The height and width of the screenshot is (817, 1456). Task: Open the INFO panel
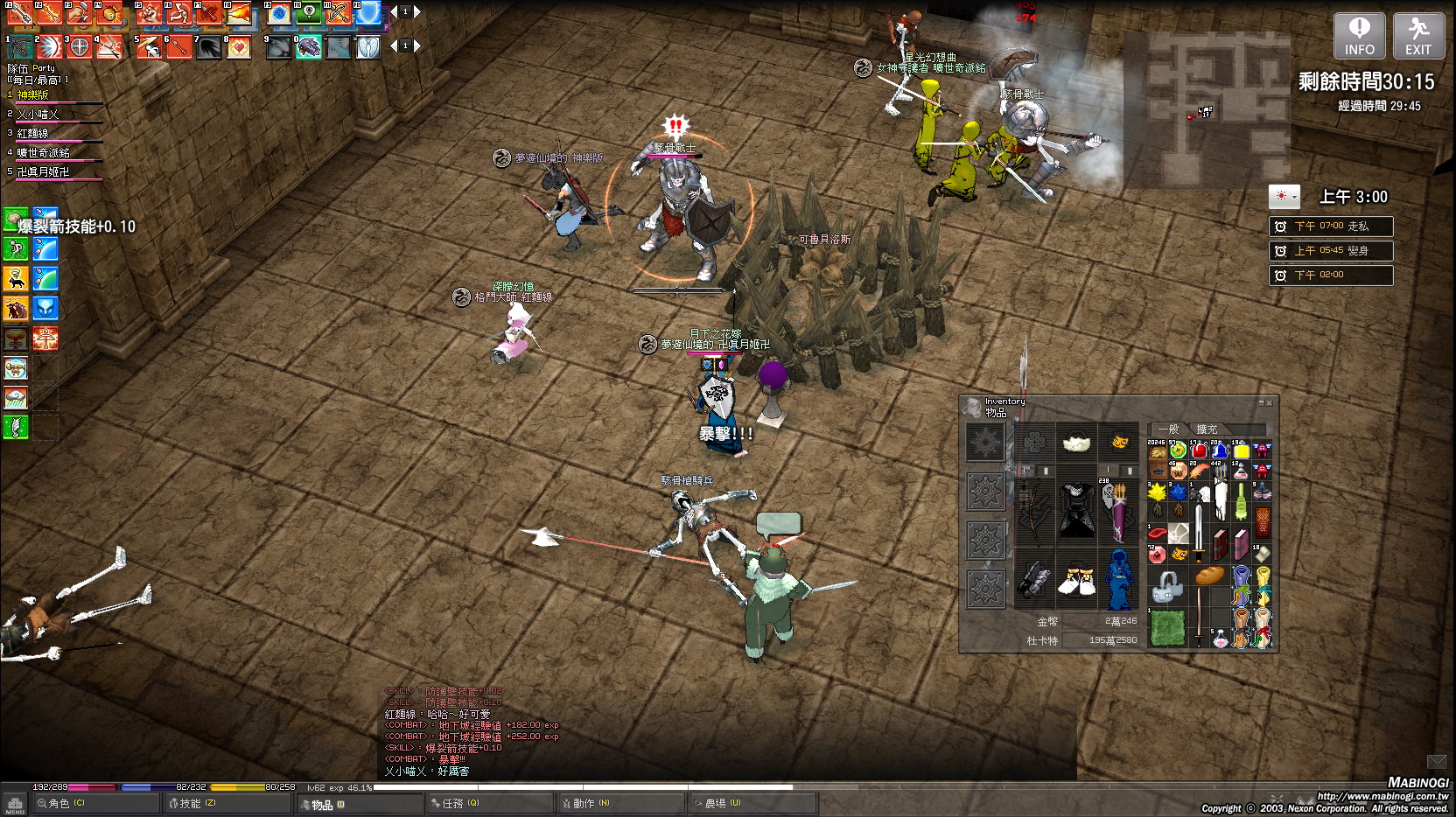click(x=1359, y=36)
